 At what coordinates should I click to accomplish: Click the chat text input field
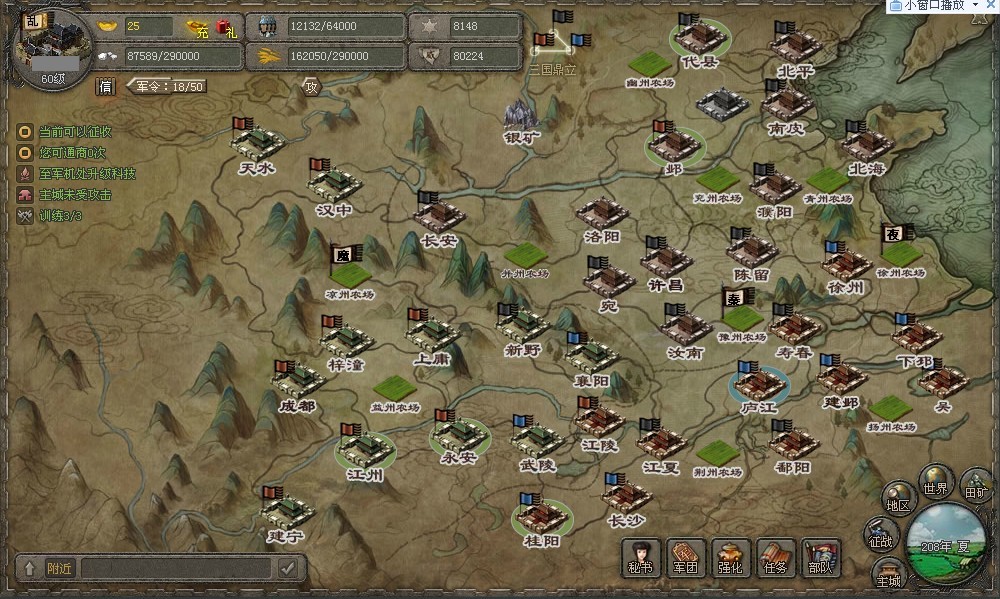point(176,568)
